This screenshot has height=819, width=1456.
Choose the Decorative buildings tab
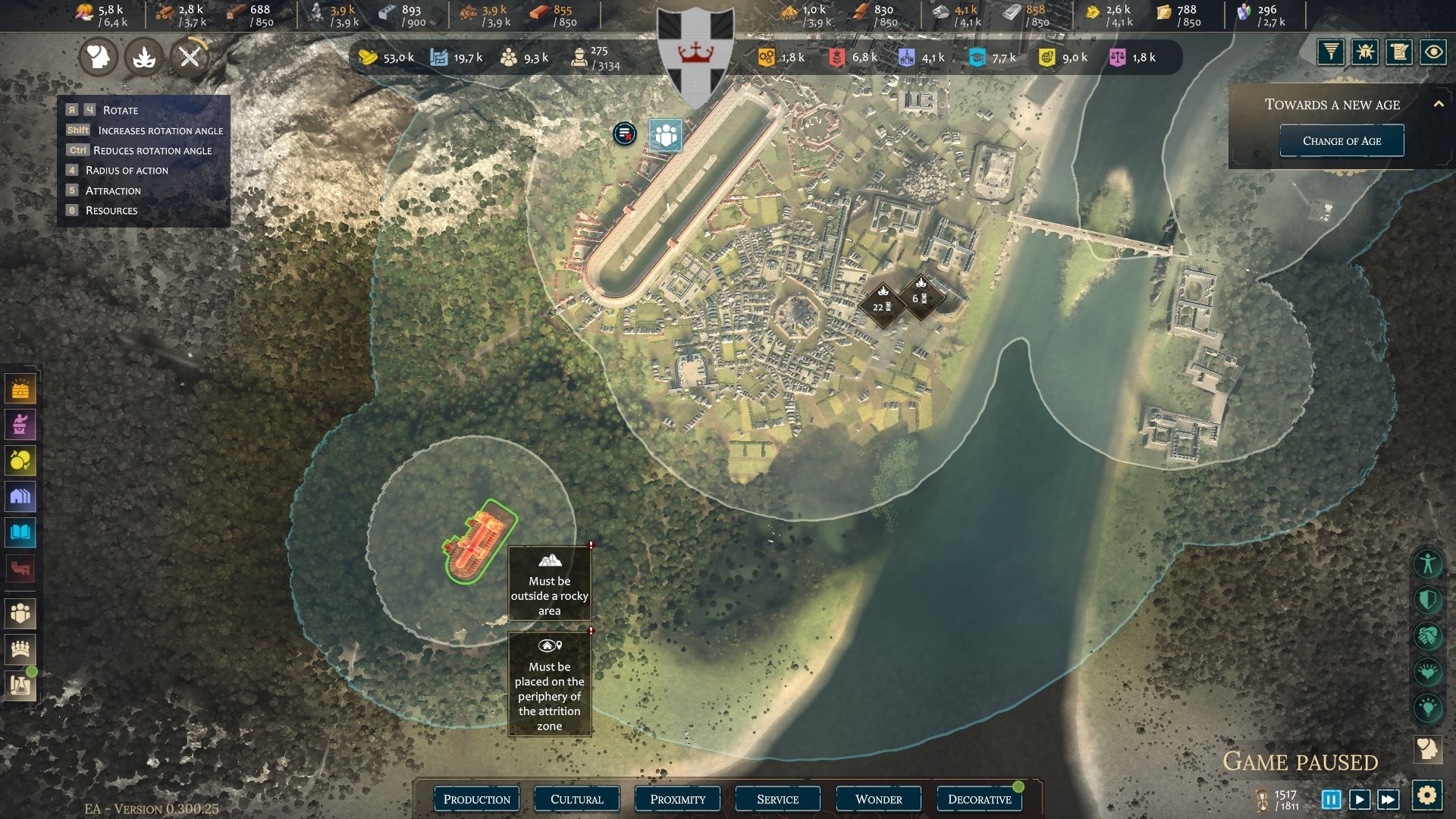979,799
